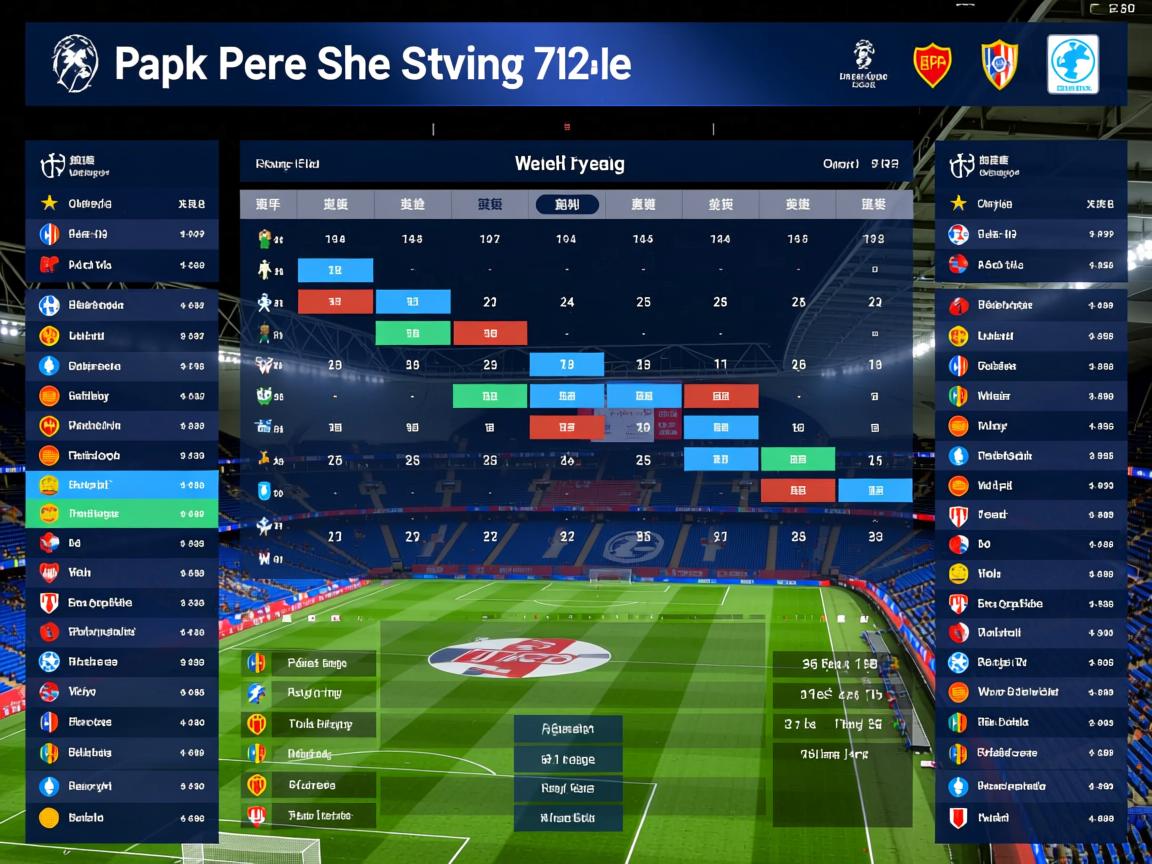Select the blue-highlighted row in the left list
The height and width of the screenshot is (864, 1152).
point(122,485)
